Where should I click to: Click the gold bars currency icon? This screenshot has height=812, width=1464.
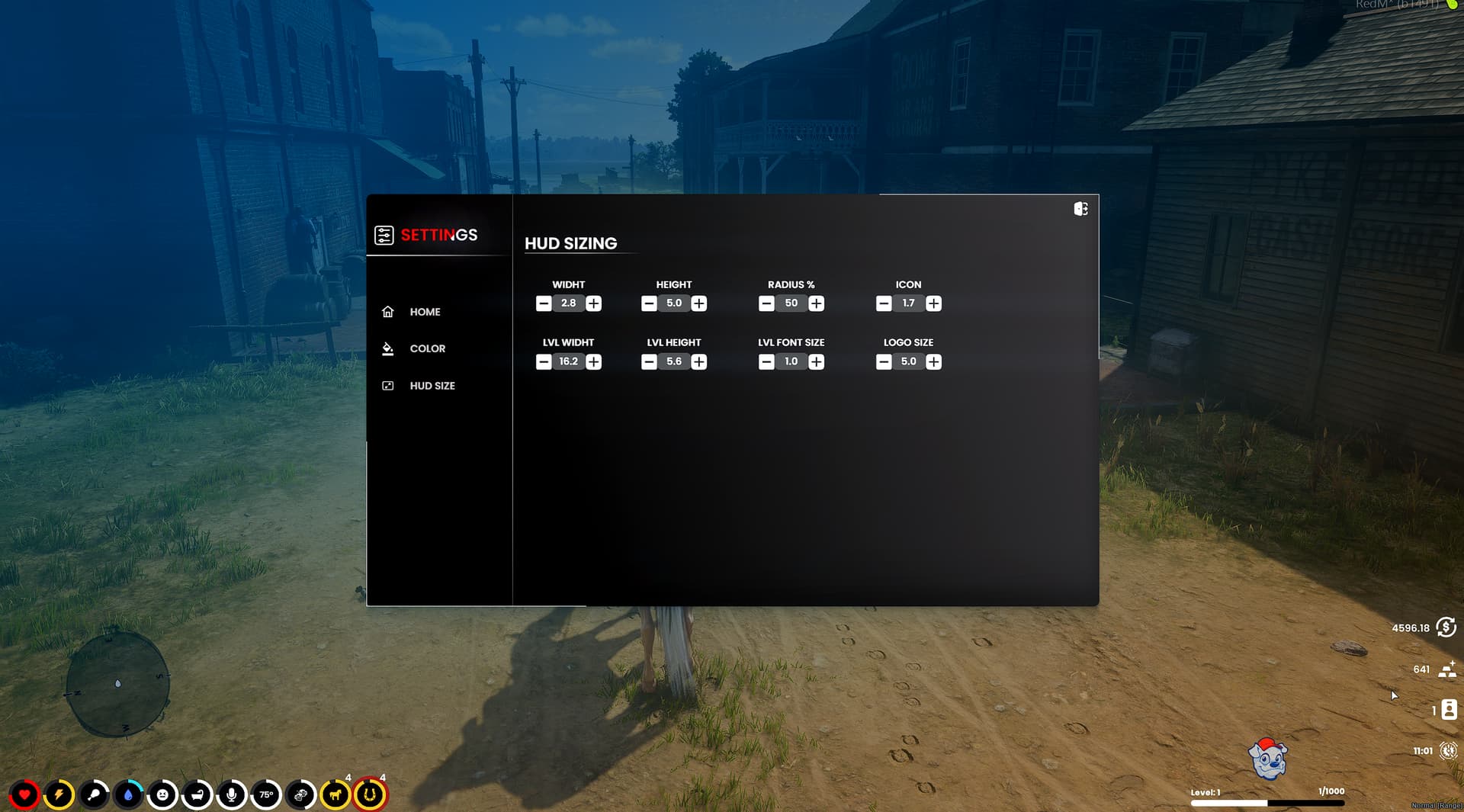[1447, 670]
